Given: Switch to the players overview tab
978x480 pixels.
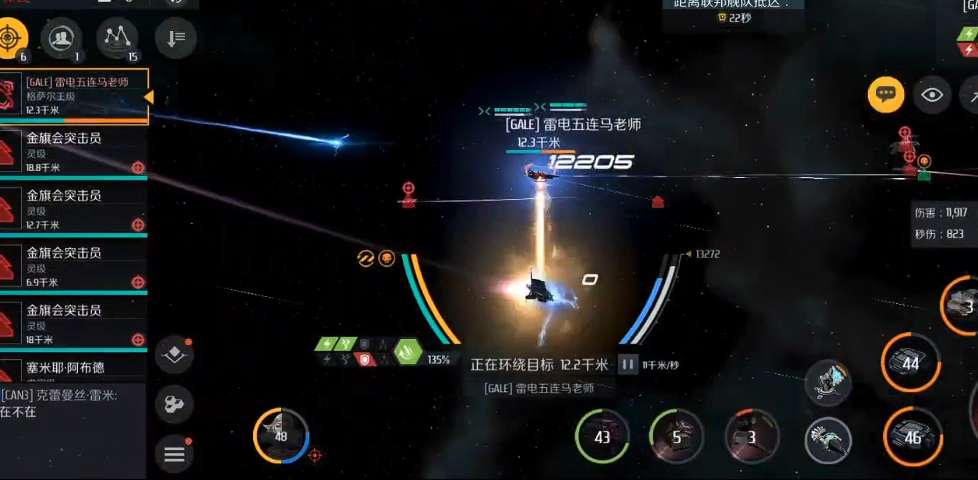Looking at the screenshot, I should tap(62, 38).
